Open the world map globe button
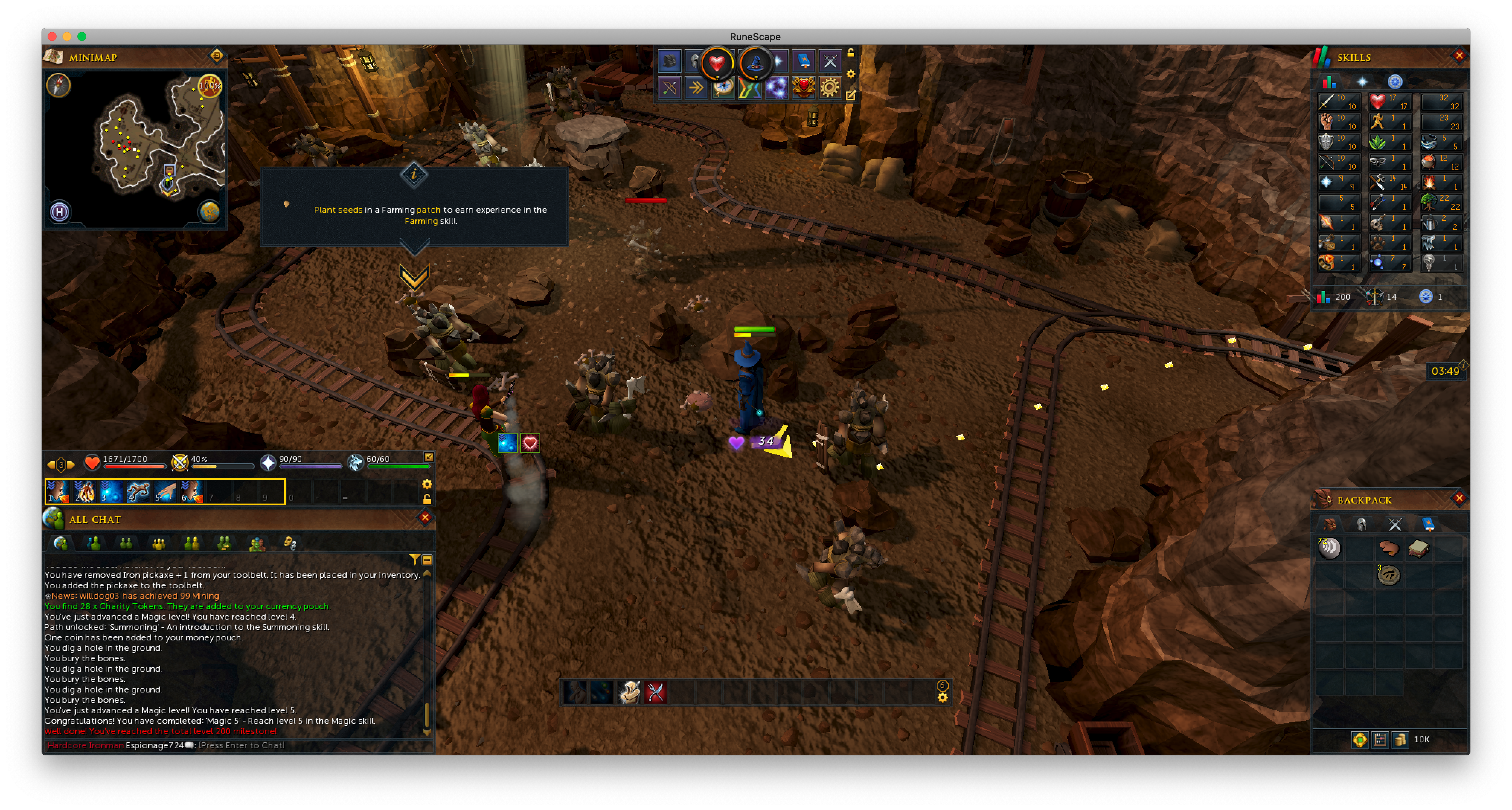1512x810 pixels. [x=209, y=211]
